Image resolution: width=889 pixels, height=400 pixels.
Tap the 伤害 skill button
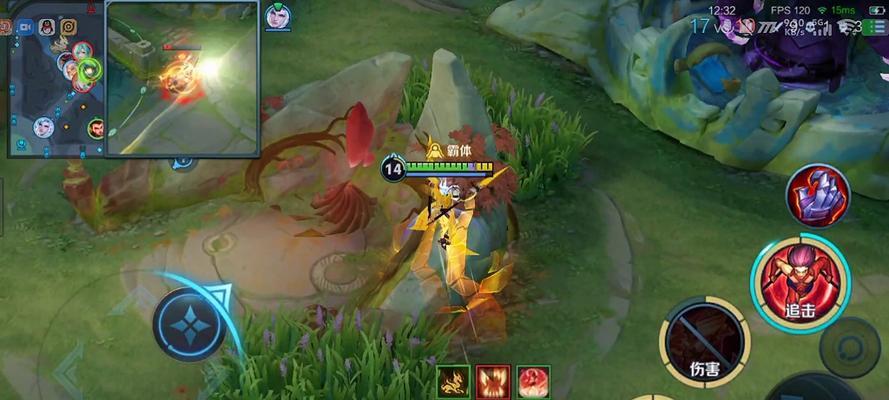click(704, 342)
